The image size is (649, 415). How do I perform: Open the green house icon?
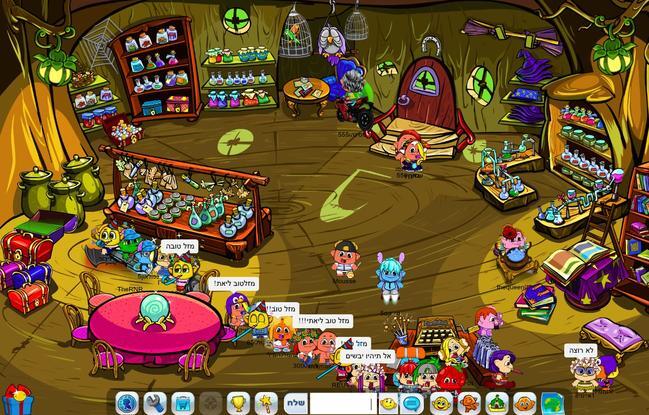(495, 403)
